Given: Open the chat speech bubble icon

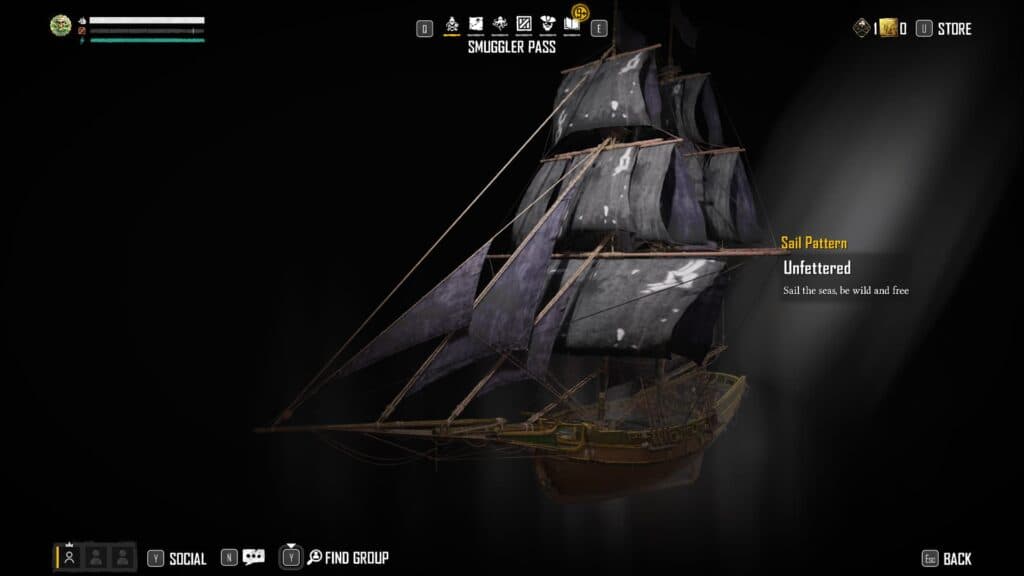Looking at the screenshot, I should click(253, 558).
